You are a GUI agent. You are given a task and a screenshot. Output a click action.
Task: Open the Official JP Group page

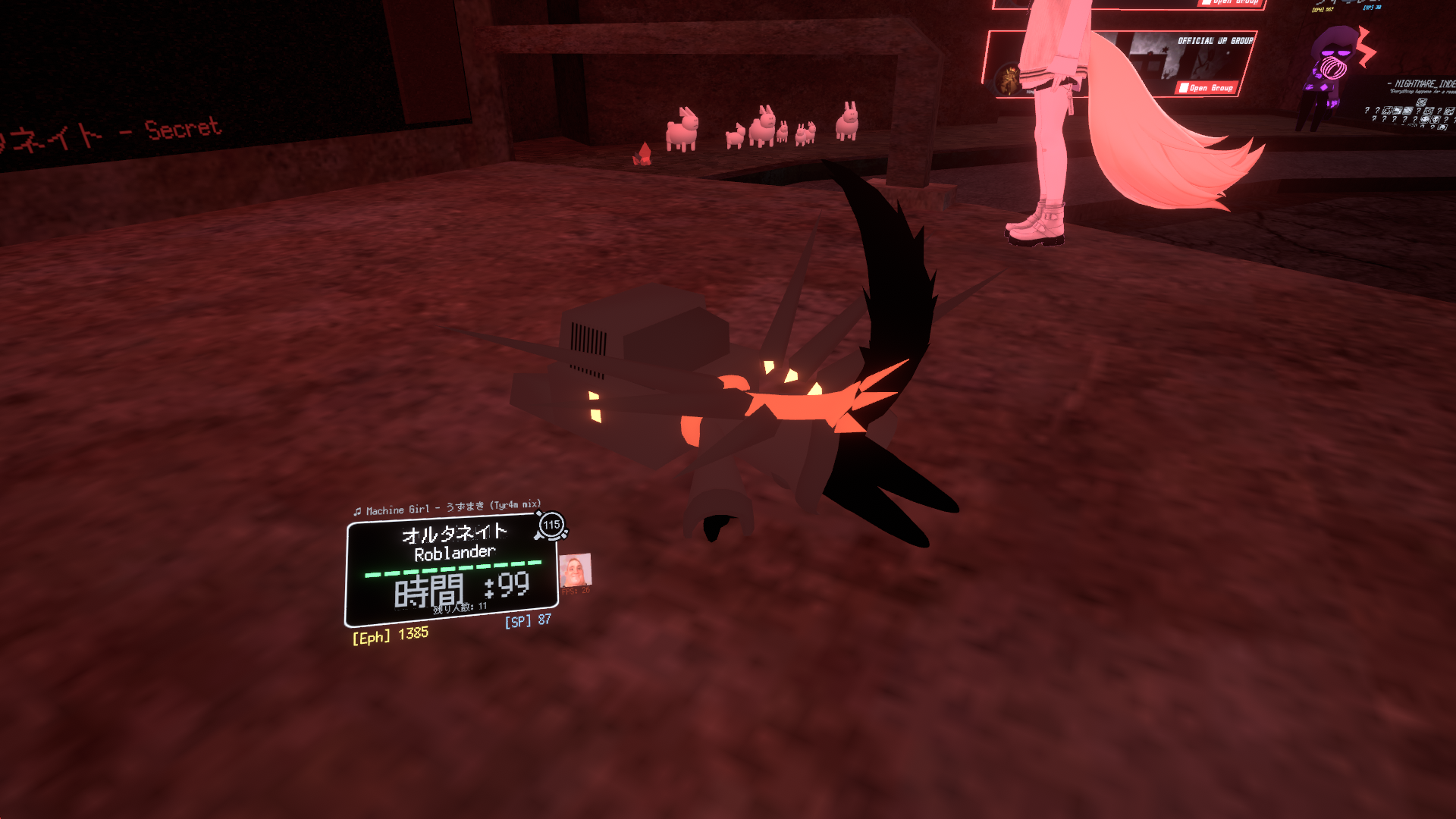coord(1206,88)
